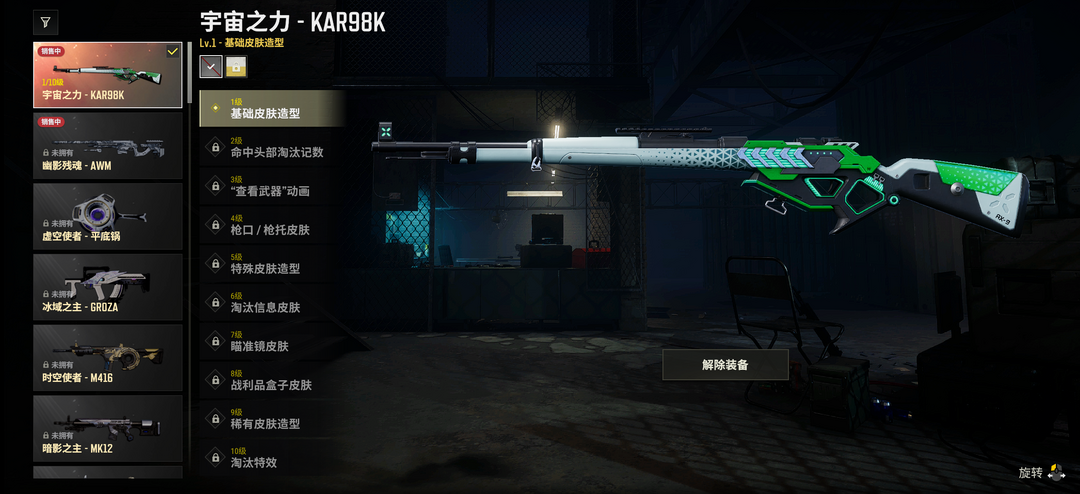1080x494 pixels.
Task: Activate the 旋转 rotate control
Action: tap(1042, 472)
